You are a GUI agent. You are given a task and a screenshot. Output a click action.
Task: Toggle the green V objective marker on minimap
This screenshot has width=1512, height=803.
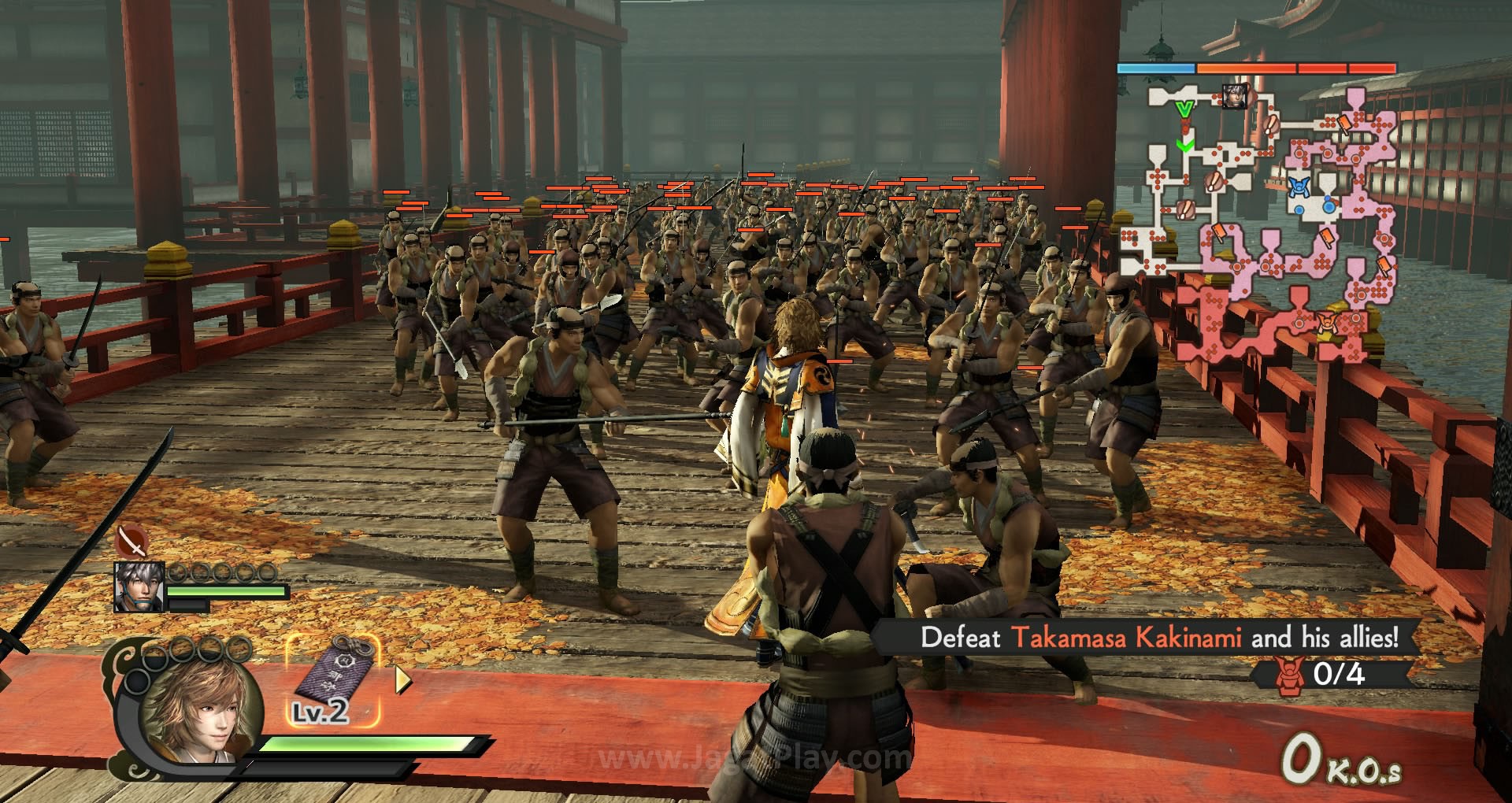pos(1184,108)
